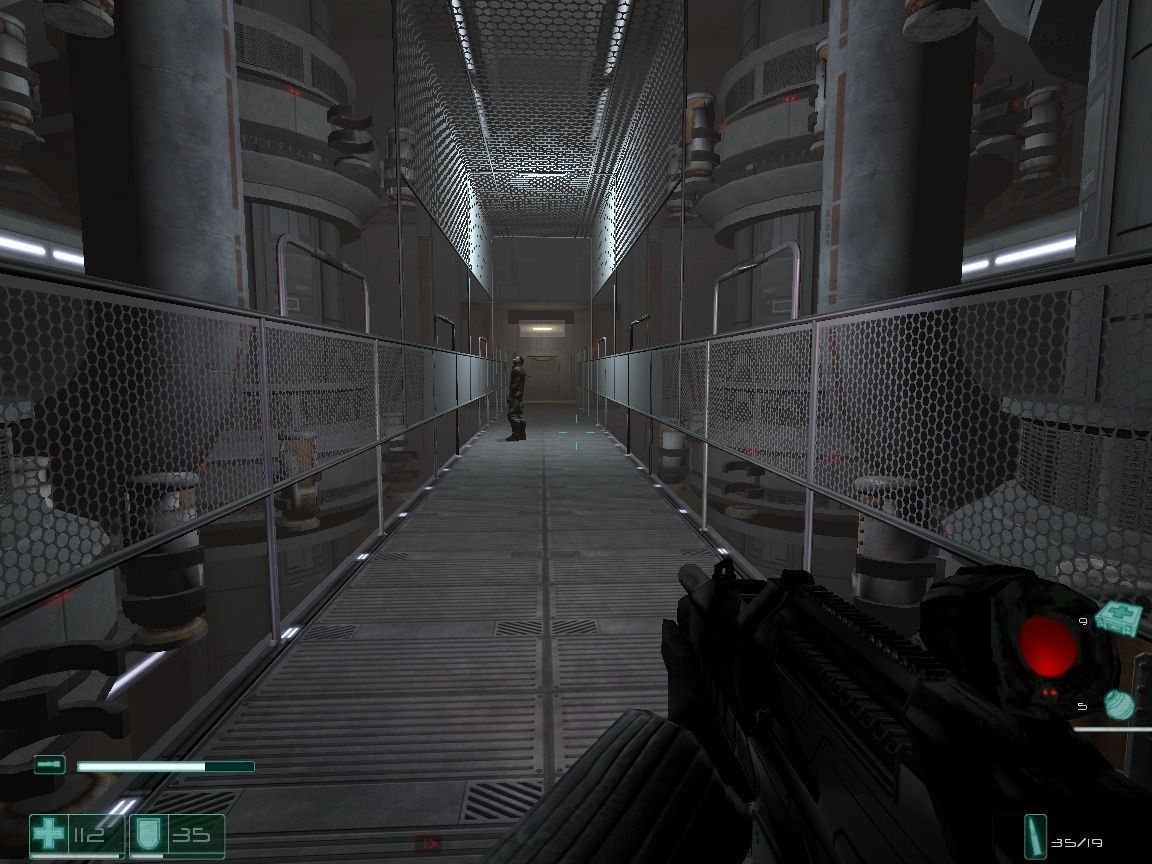The height and width of the screenshot is (864, 1152).
Task: Click the health cross icon
Action: [48, 835]
